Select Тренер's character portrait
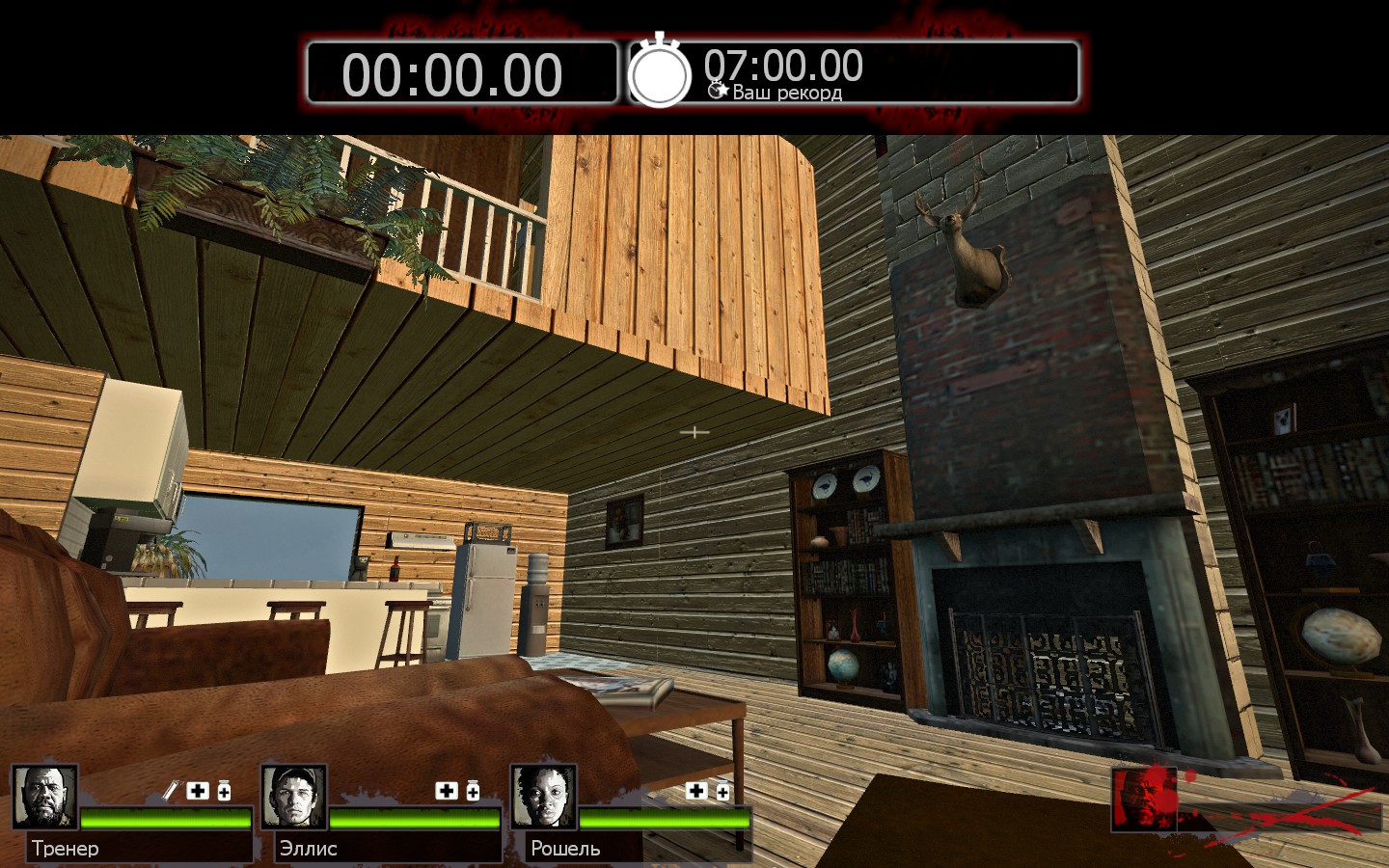The image size is (1389, 868). (x=44, y=797)
